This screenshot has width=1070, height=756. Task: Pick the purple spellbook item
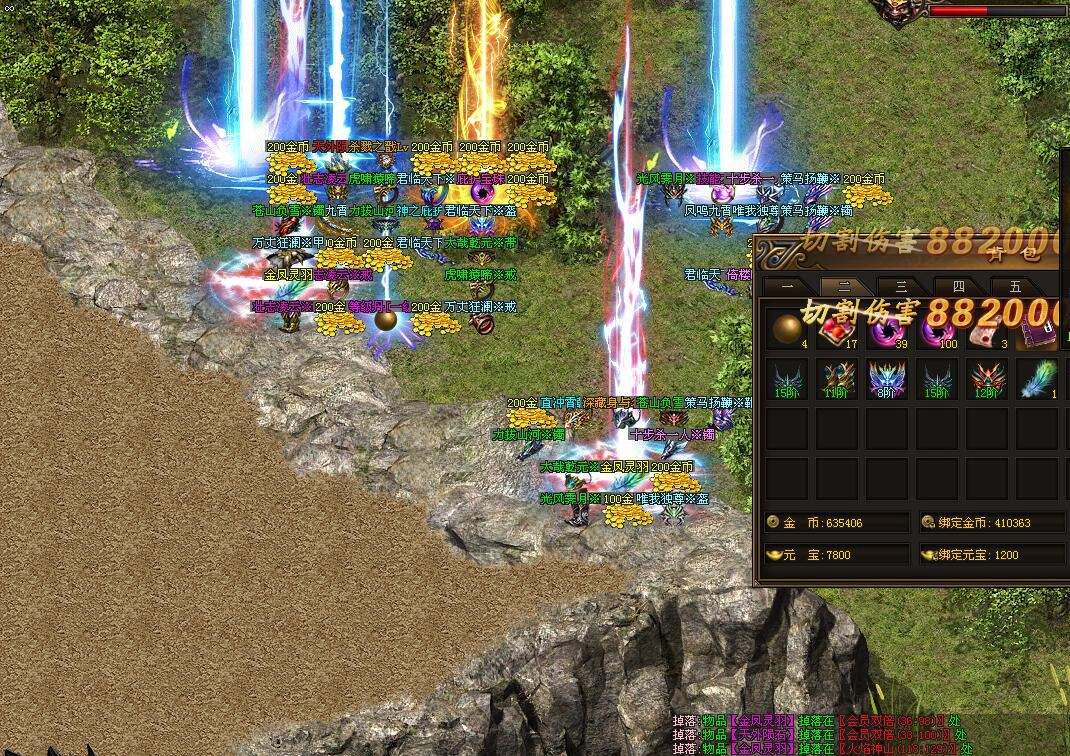(x=1037, y=329)
